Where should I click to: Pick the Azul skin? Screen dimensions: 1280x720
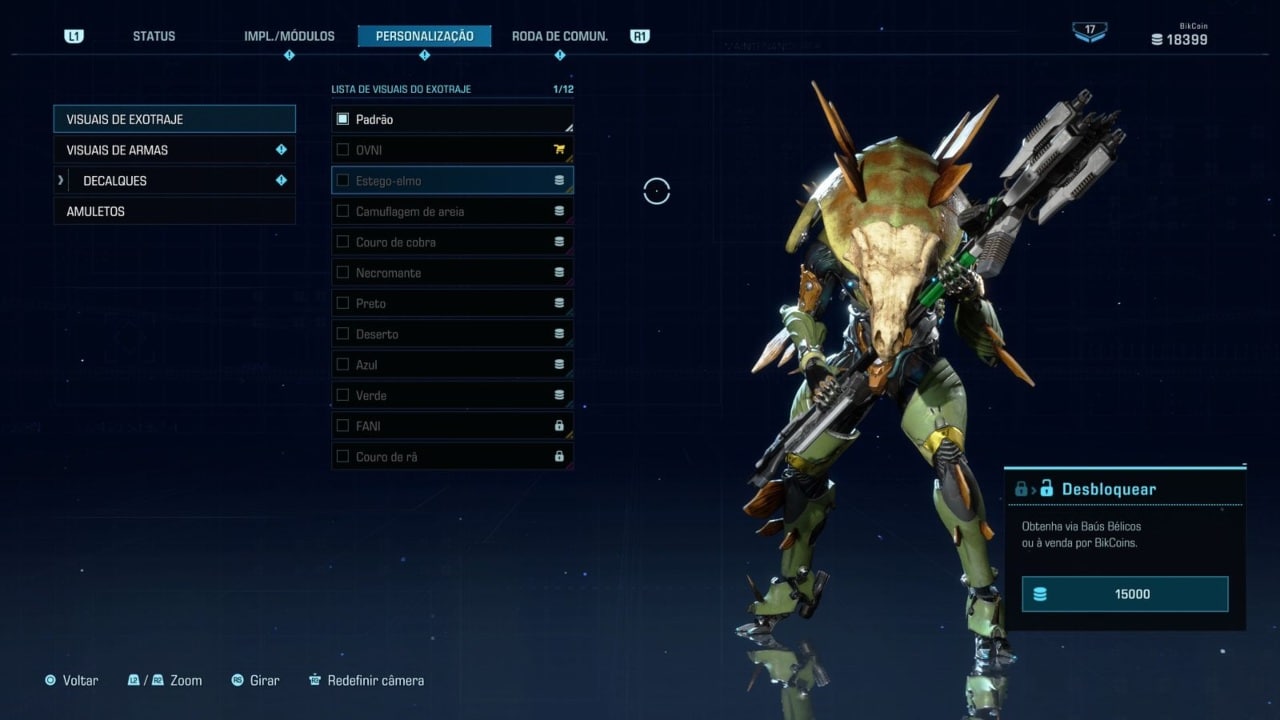coord(452,365)
